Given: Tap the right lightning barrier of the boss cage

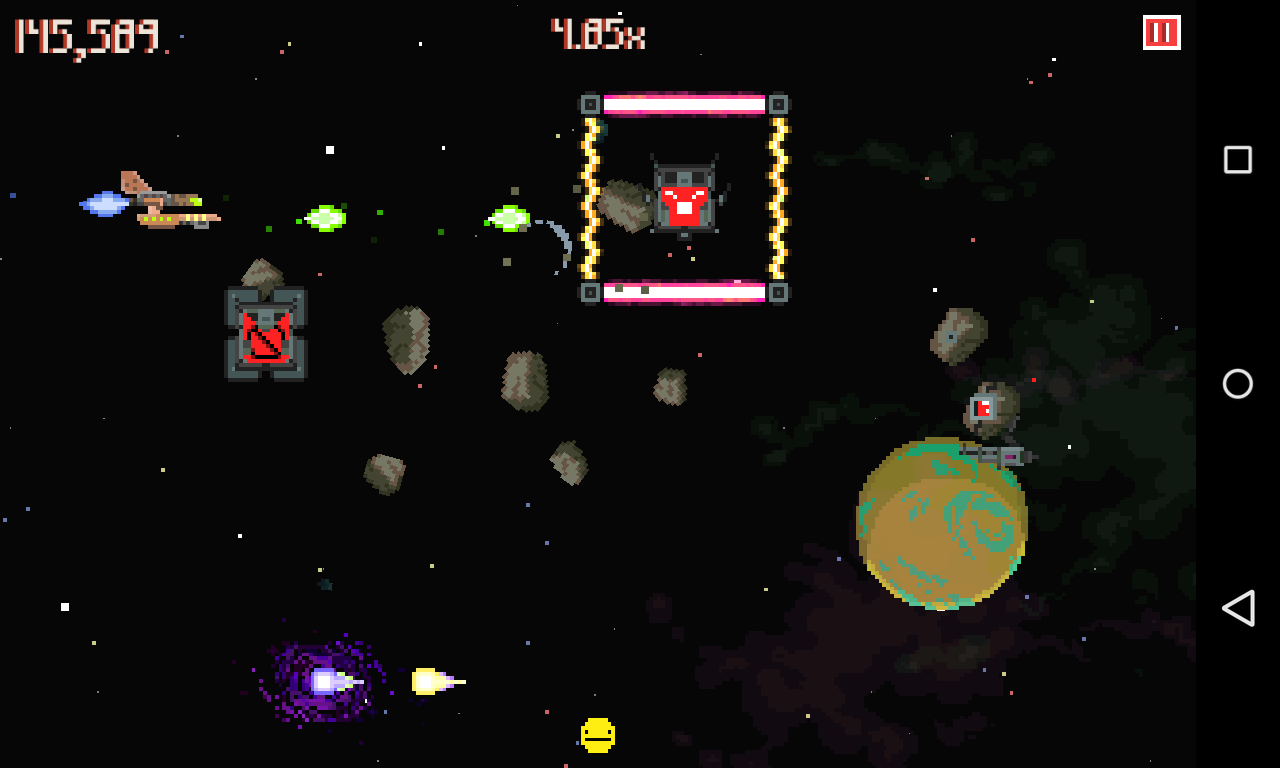Looking at the screenshot, I should [x=779, y=196].
